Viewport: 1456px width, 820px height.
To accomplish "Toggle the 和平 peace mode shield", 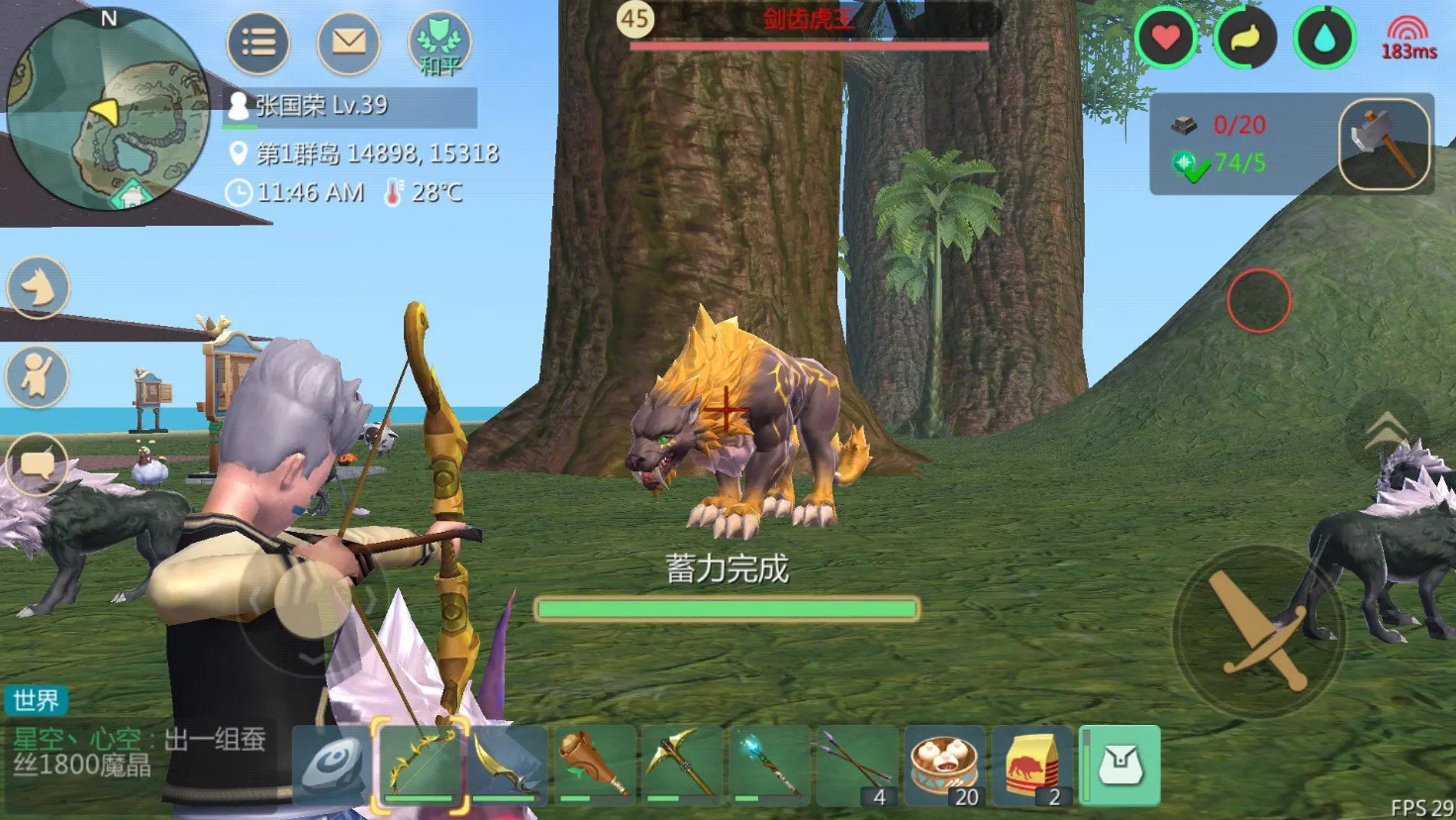I will 439,45.
